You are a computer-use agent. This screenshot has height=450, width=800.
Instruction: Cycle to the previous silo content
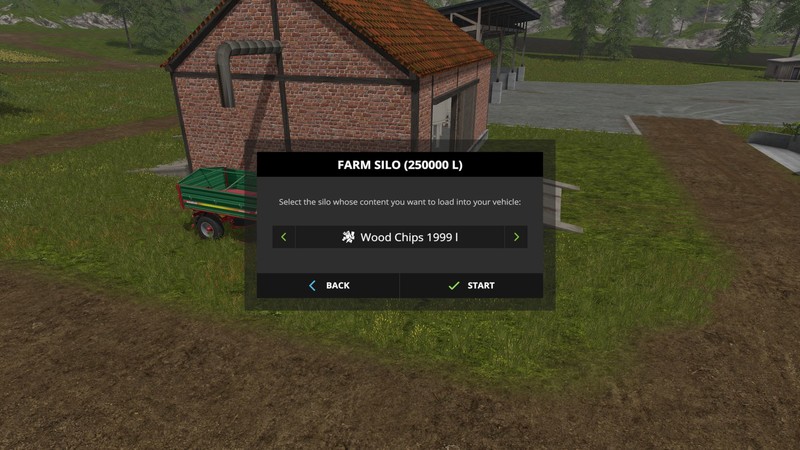click(284, 238)
